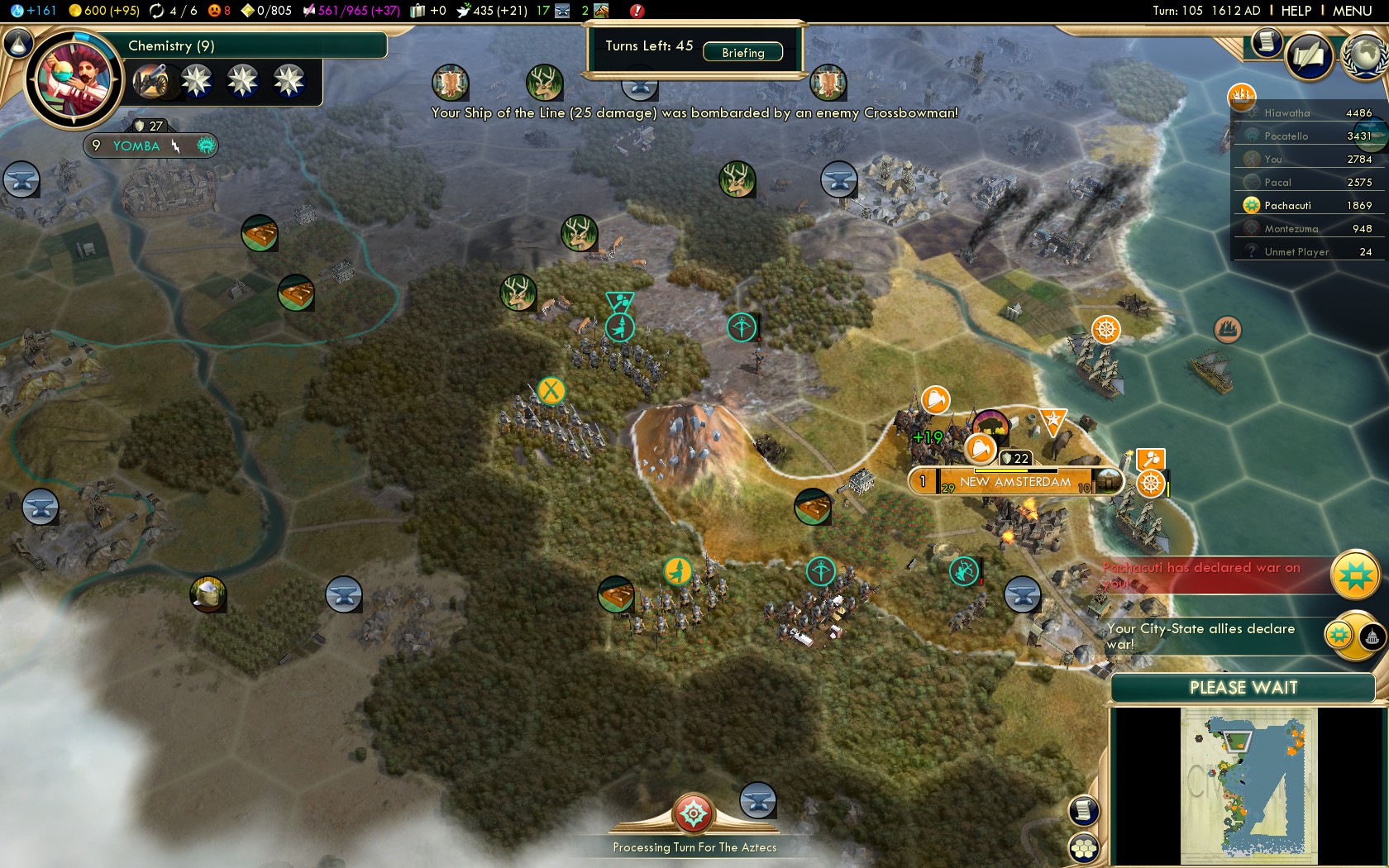Image resolution: width=1389 pixels, height=868 pixels.
Task: Click the PLEASE WAIT end turn button
Action: point(1243,688)
